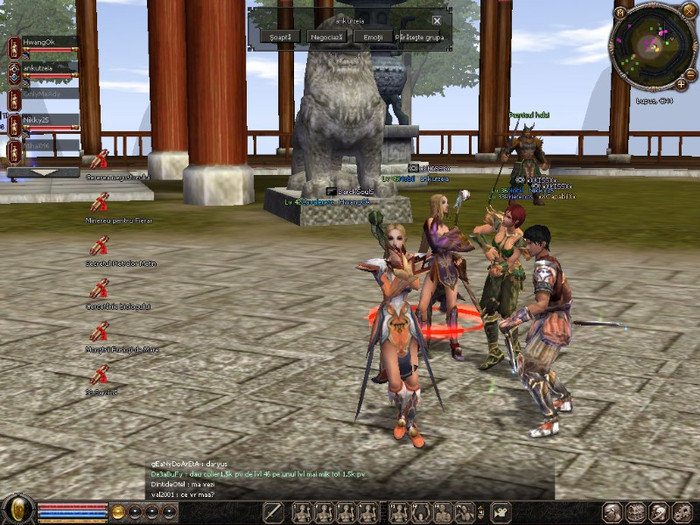
Task: Expand the party list down arrow
Action: point(43,172)
